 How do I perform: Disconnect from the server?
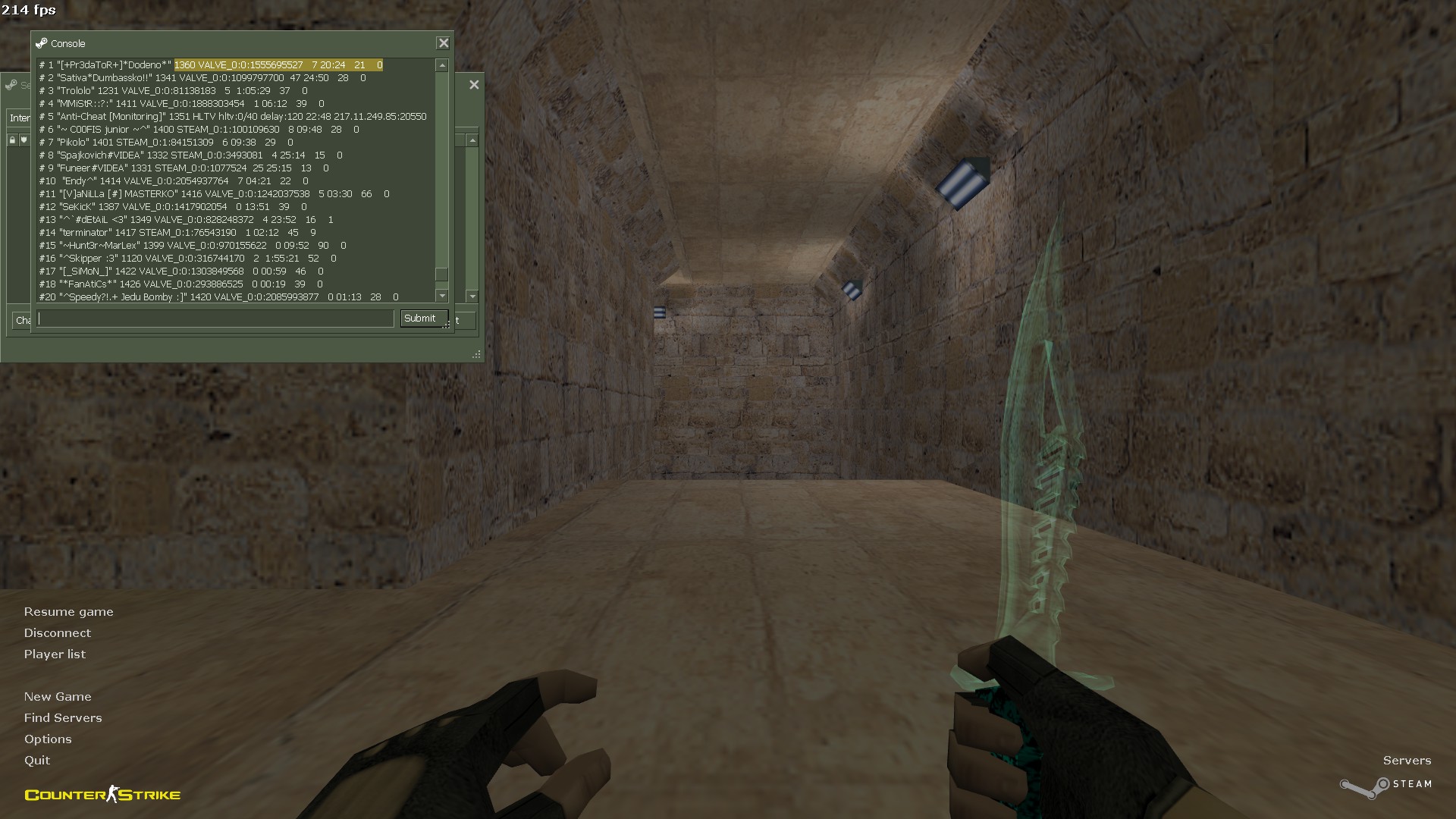(x=57, y=633)
